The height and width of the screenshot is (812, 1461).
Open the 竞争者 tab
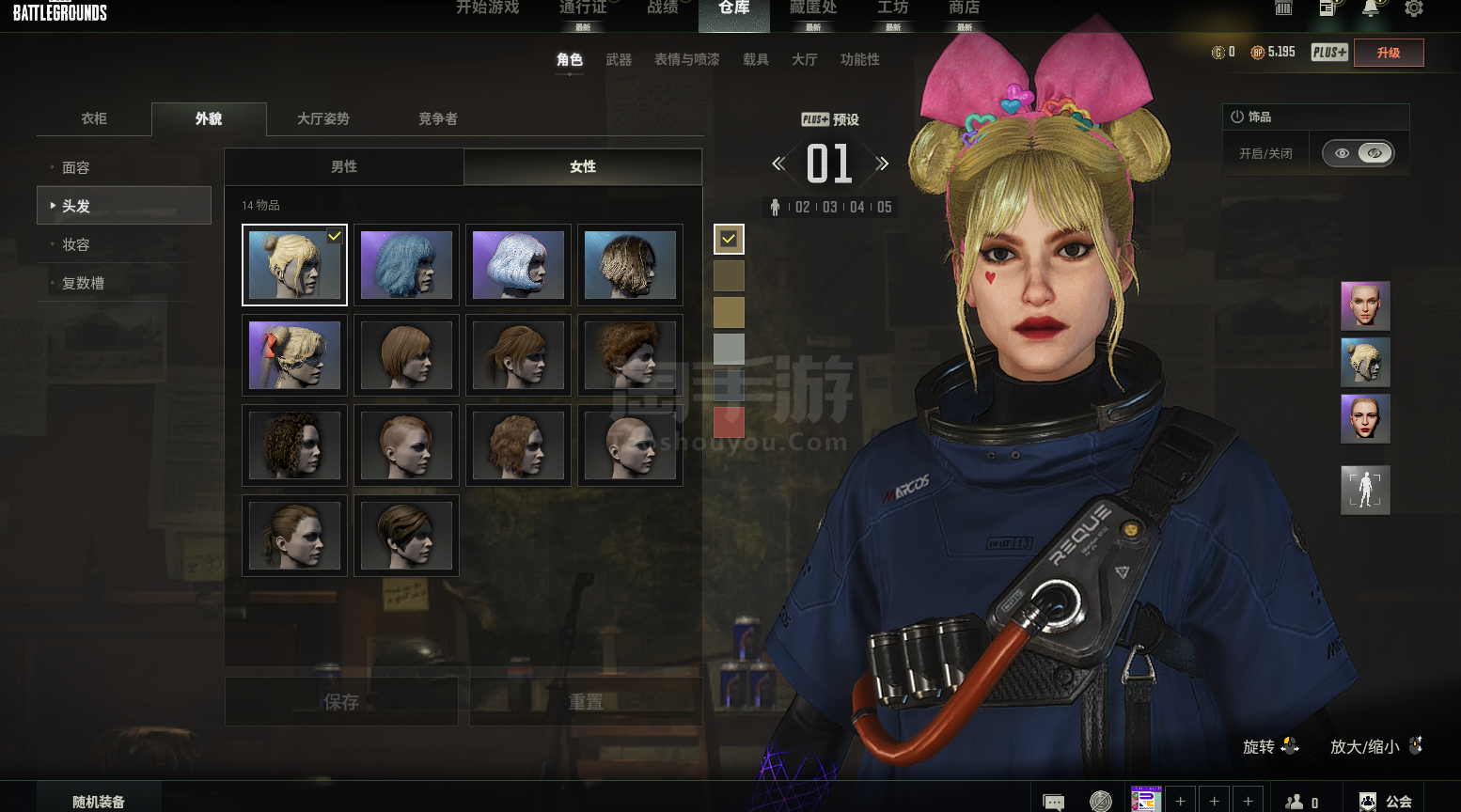(x=437, y=118)
